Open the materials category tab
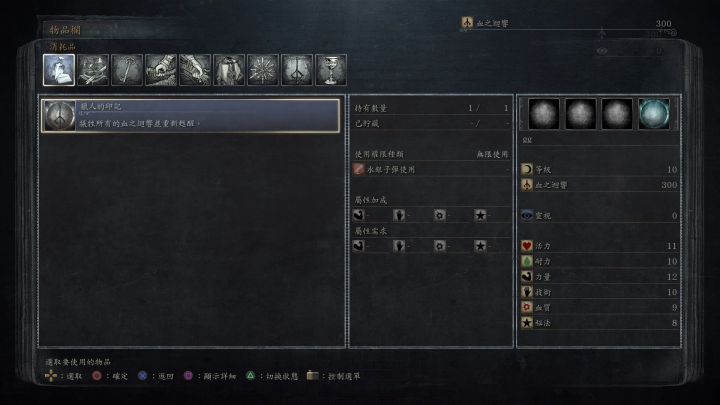The image size is (720, 405). tap(93, 69)
